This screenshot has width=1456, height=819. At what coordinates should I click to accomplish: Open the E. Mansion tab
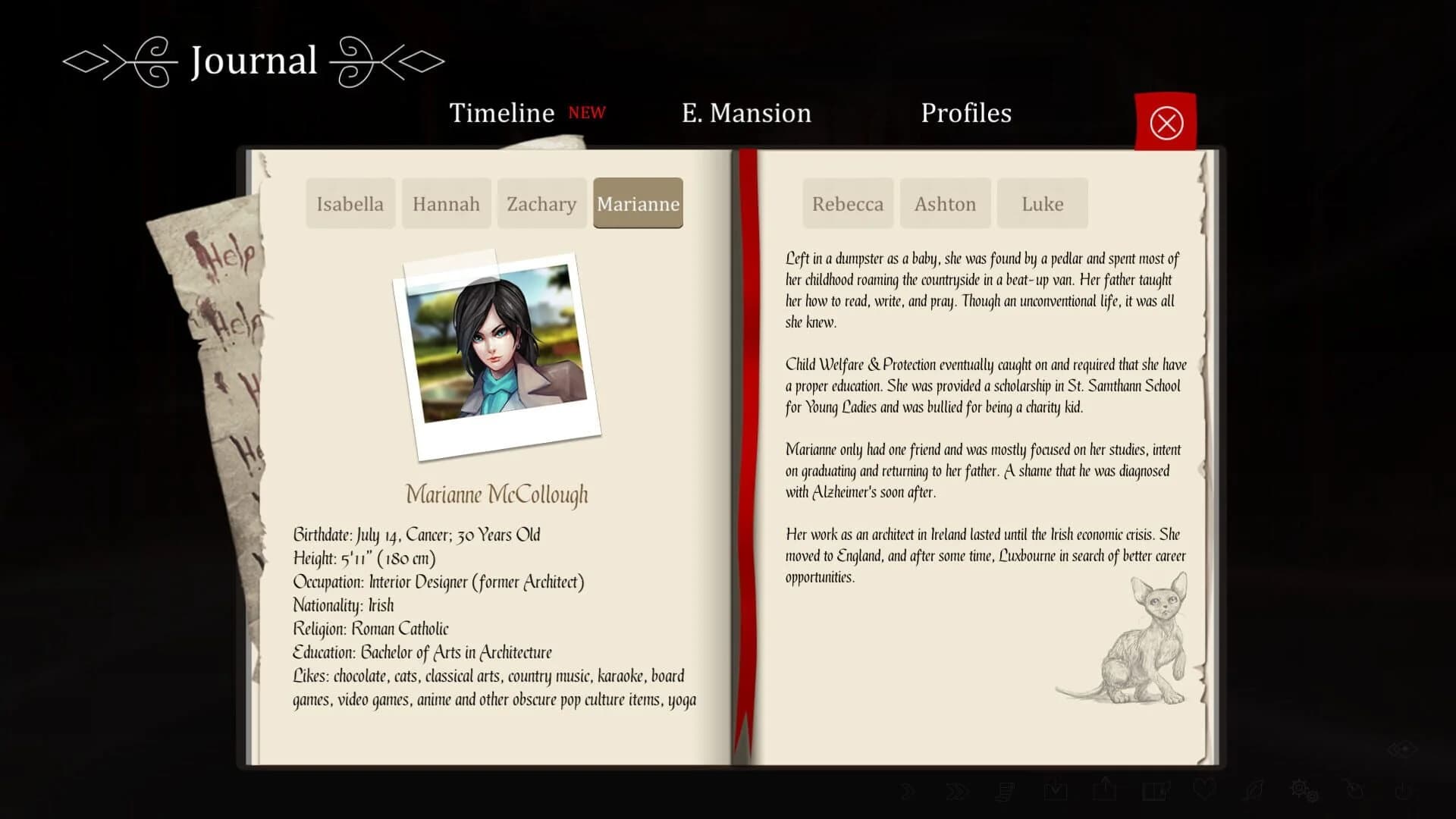(746, 113)
